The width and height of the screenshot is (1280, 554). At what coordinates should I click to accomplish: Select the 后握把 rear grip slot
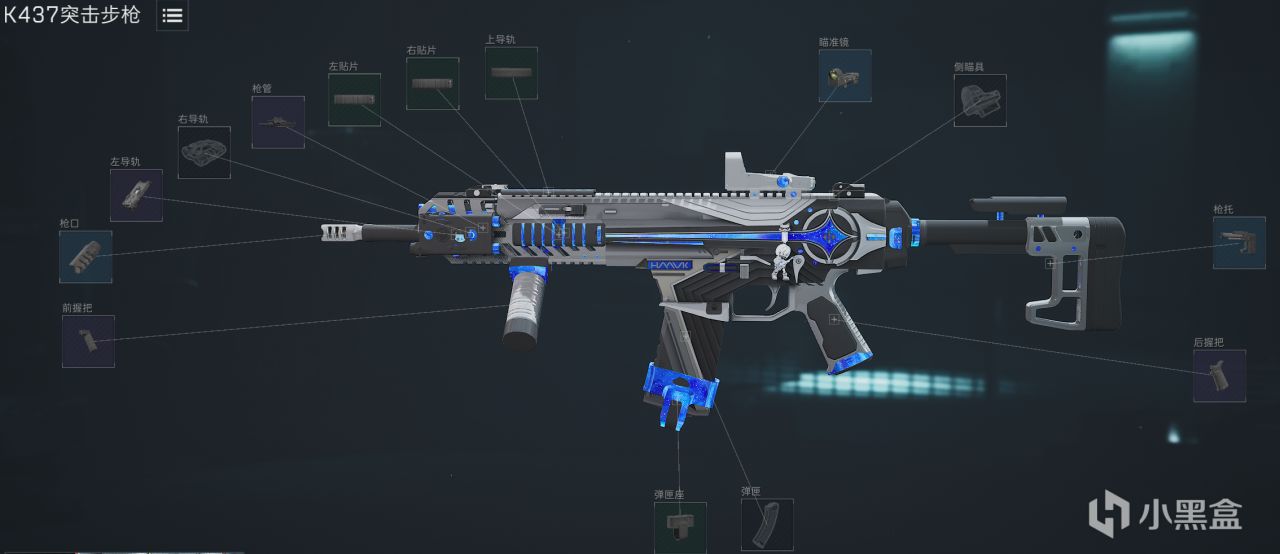1219,375
